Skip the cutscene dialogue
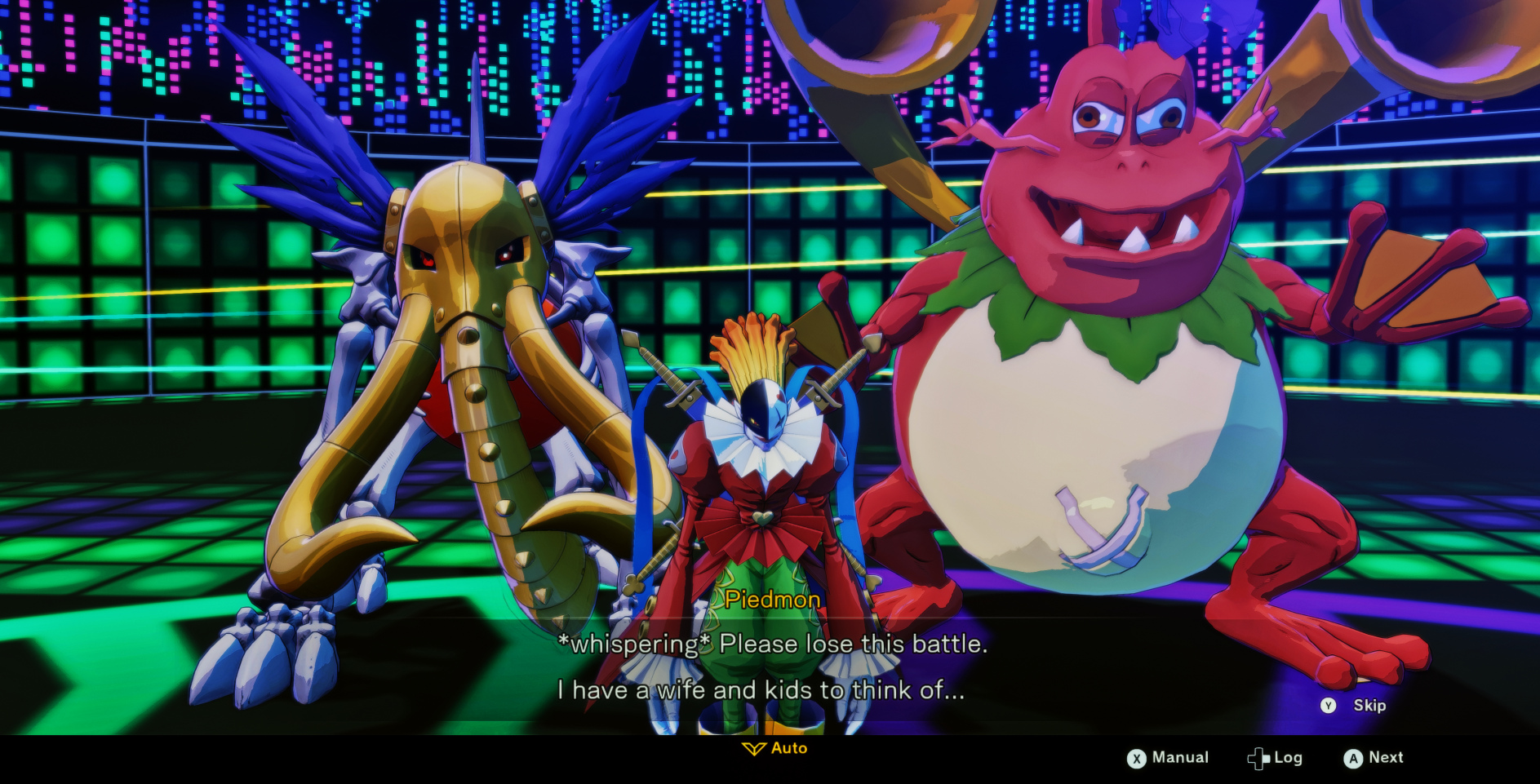 [x=1354, y=706]
